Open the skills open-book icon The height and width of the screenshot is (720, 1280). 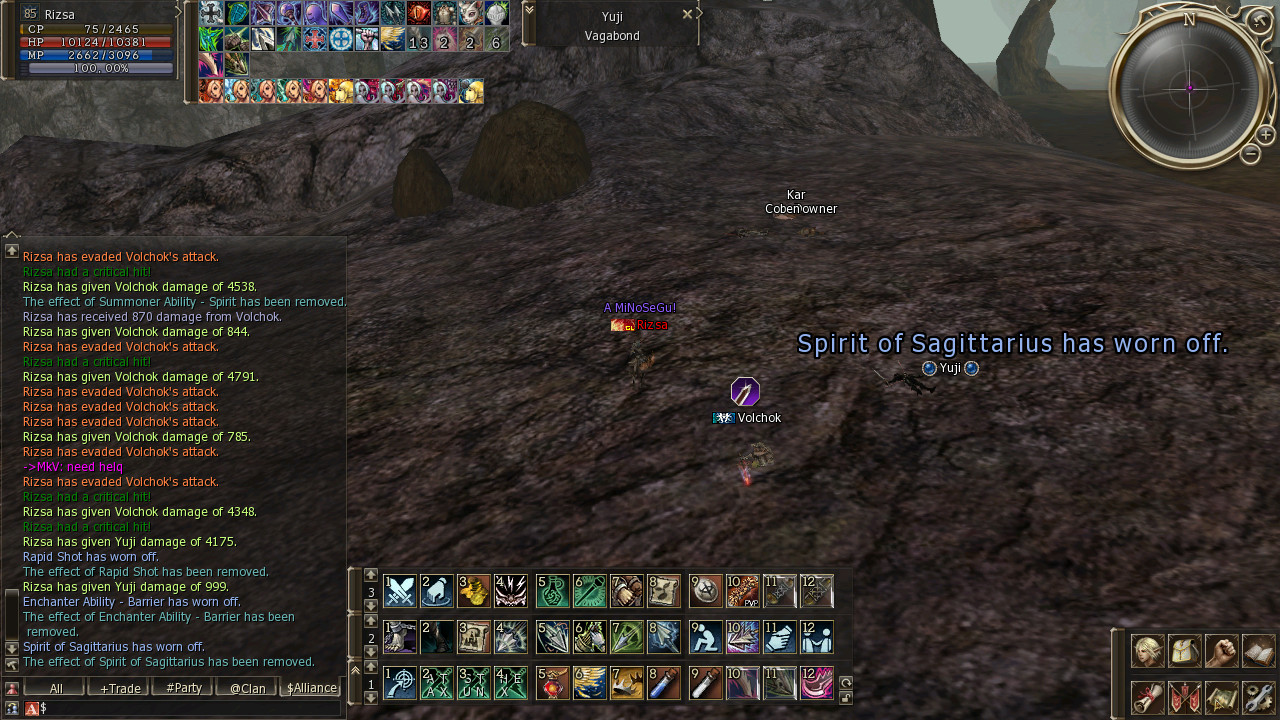[1259, 651]
